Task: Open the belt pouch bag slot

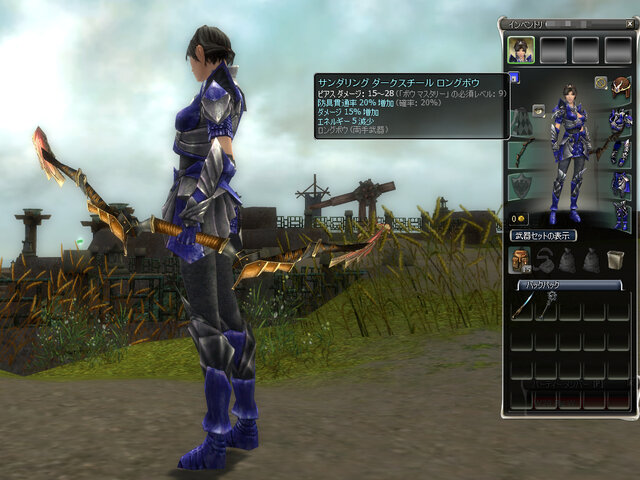Action: (x=544, y=260)
